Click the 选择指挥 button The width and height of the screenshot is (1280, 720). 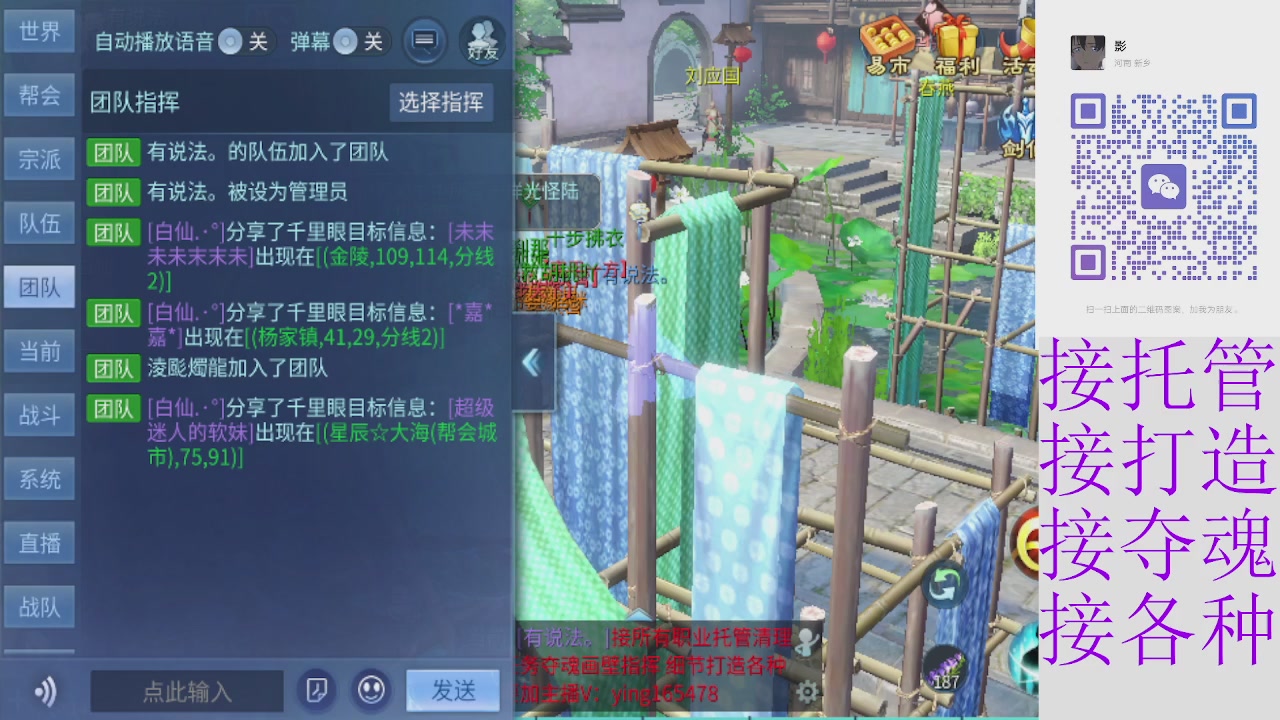(443, 103)
